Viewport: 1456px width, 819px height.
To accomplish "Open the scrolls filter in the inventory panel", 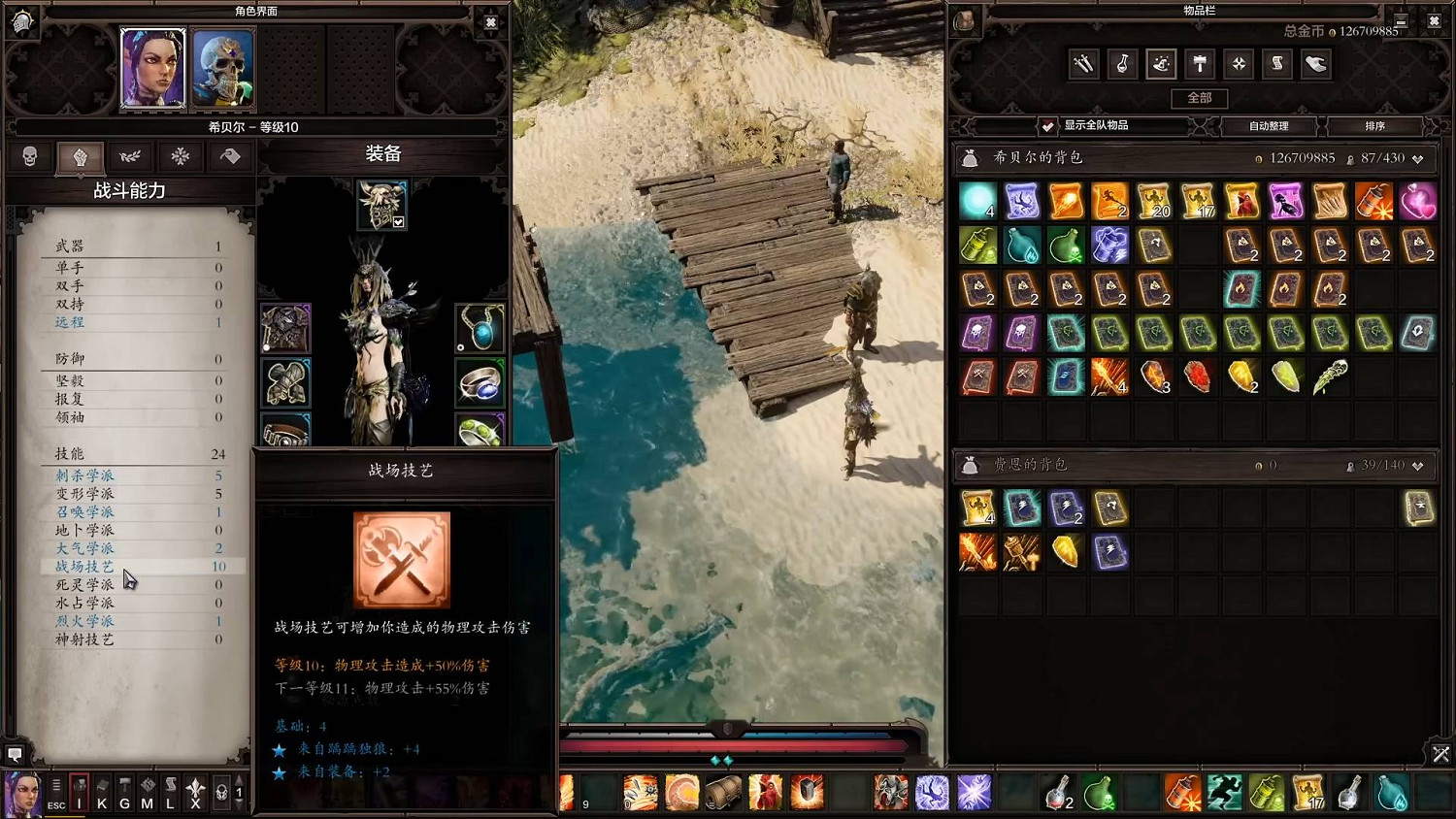I will 1277,64.
